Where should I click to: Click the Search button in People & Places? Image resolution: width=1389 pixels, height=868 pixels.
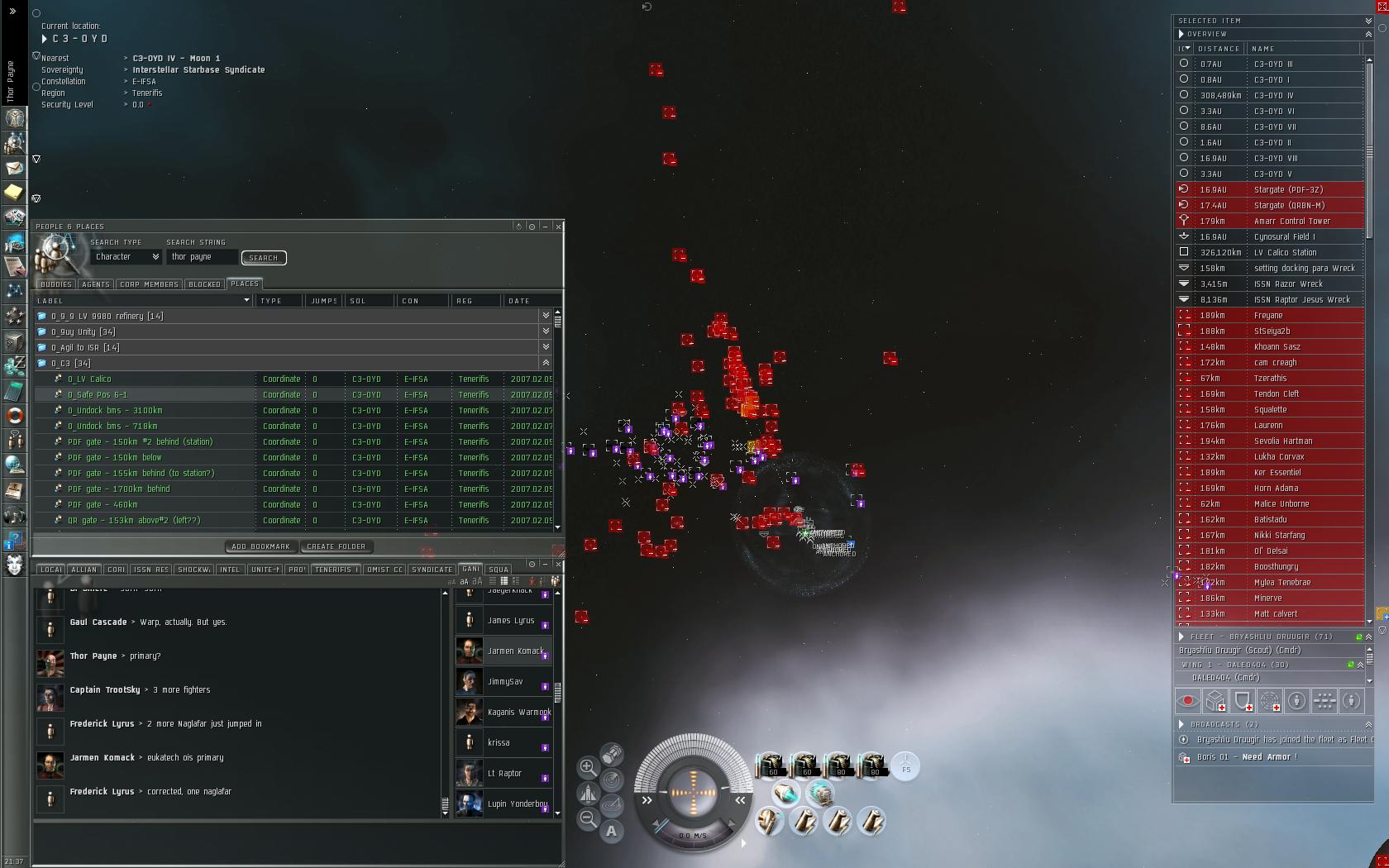coord(264,258)
